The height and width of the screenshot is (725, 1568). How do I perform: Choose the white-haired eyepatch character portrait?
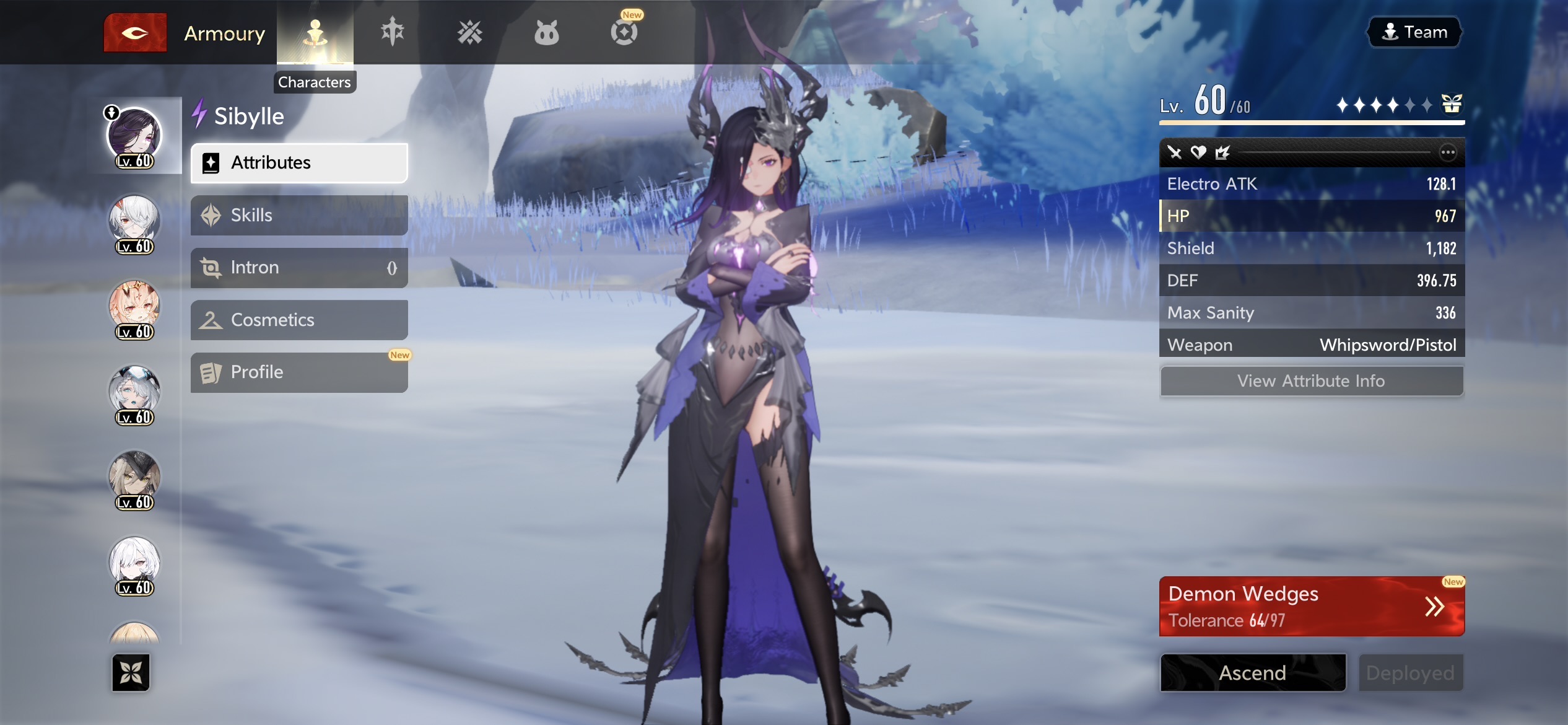pyautogui.click(x=134, y=222)
